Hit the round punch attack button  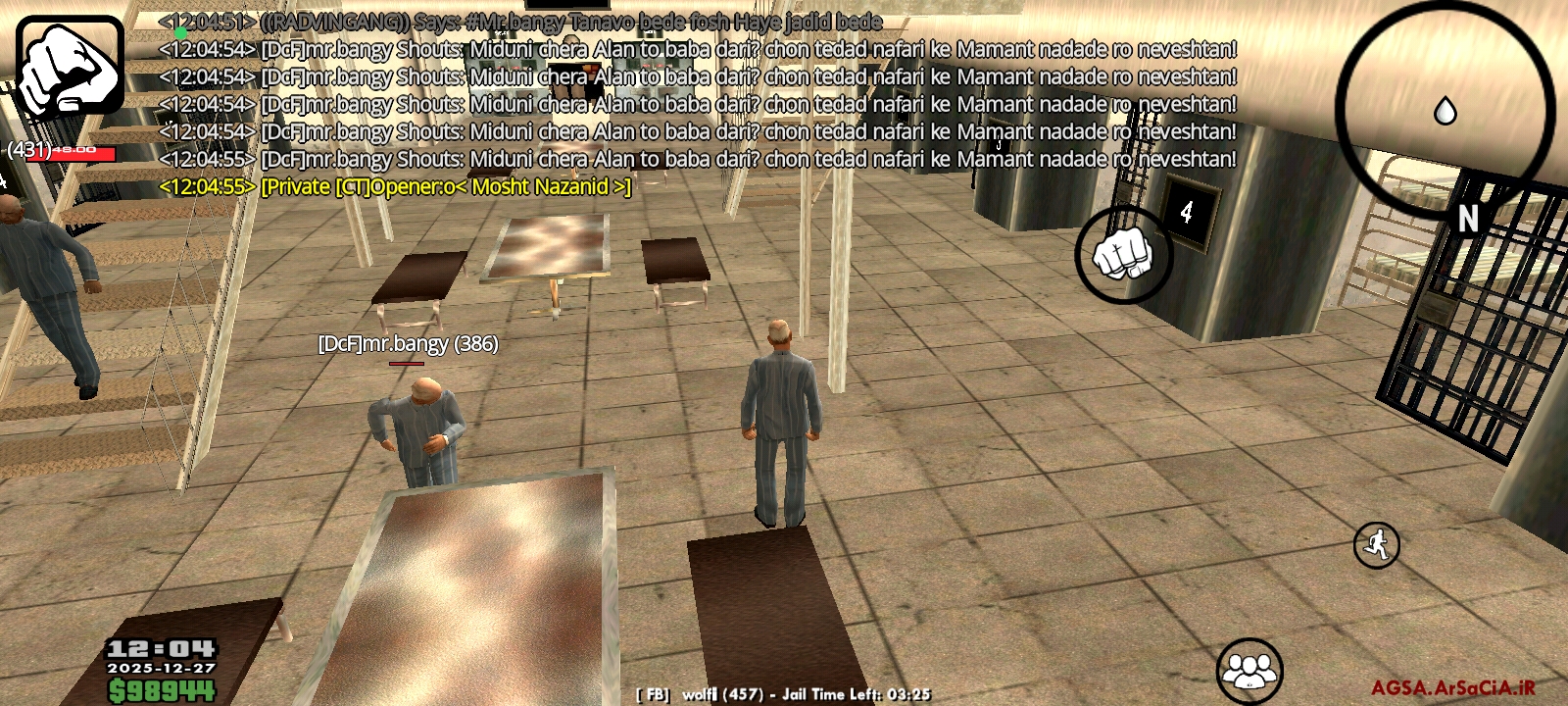click(1124, 254)
